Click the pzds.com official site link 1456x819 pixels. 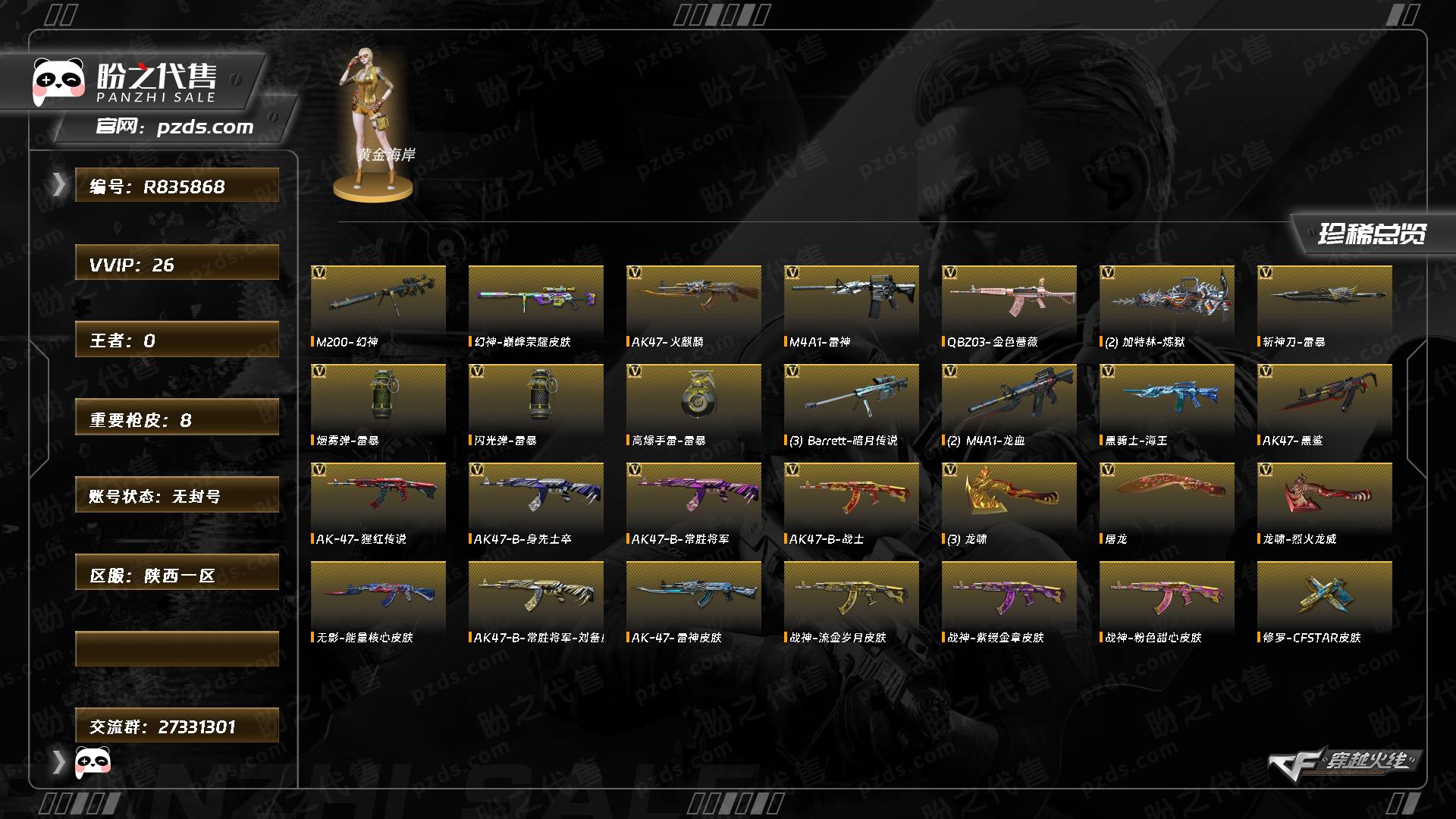click(x=205, y=127)
